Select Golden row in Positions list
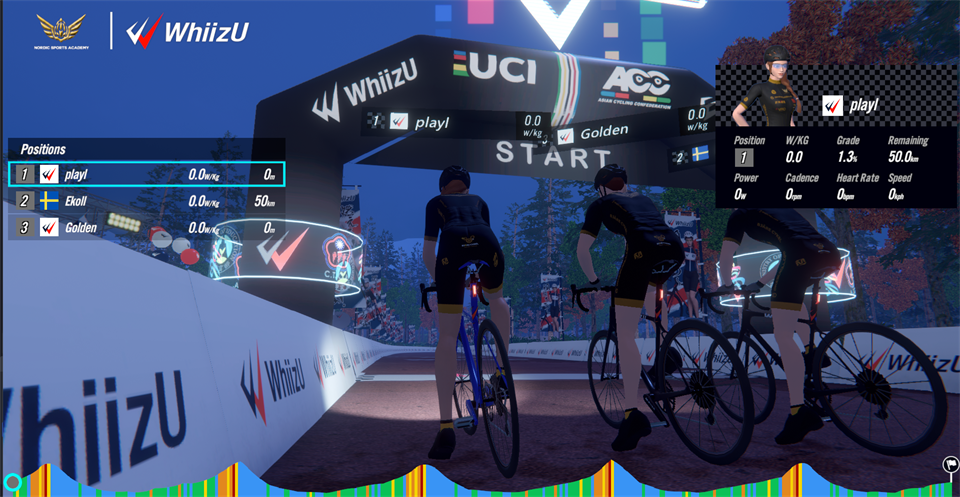Screen dimensions: 960x497 pos(146,228)
